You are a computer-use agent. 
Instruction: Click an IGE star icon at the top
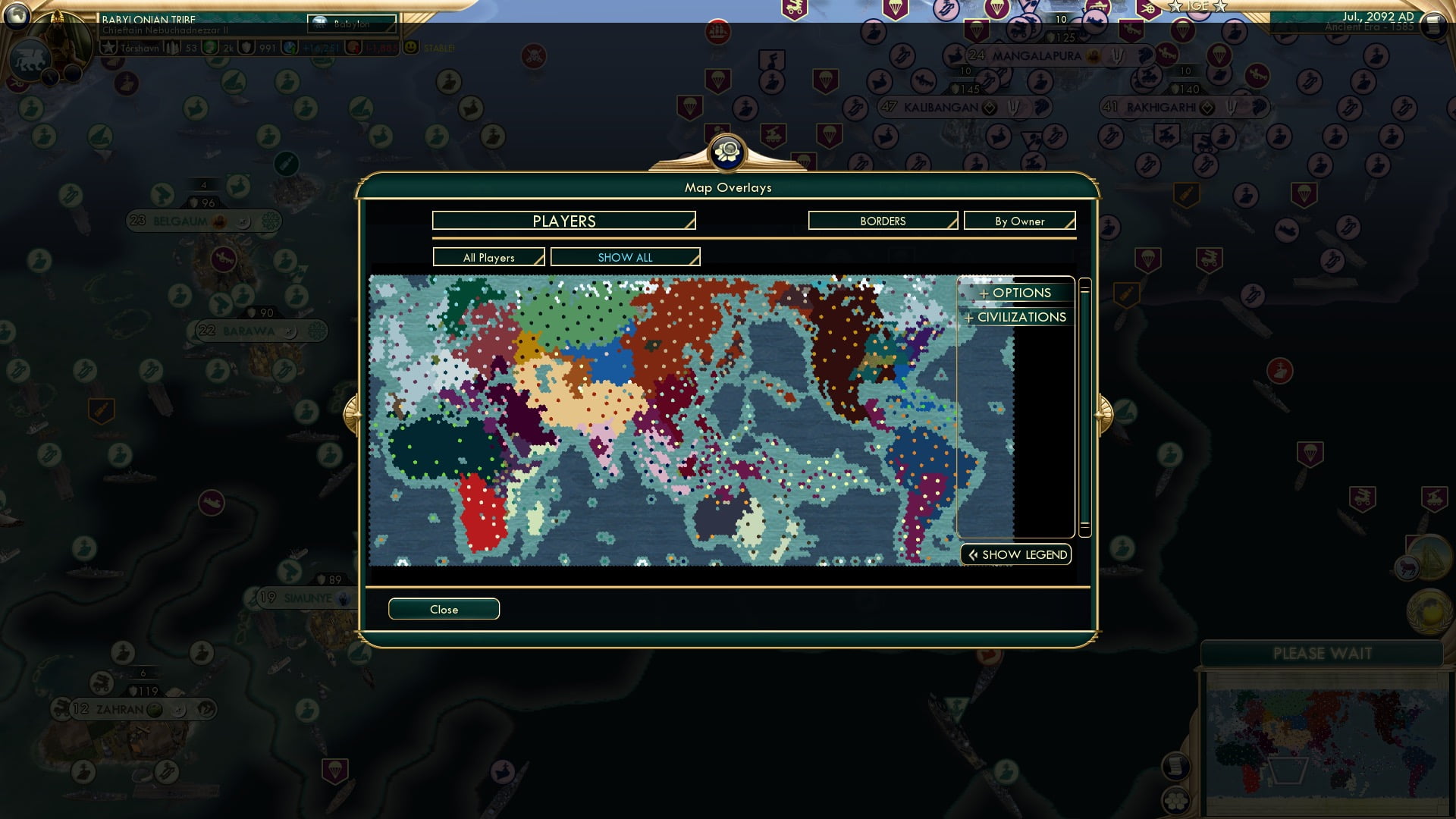tap(1175, 8)
